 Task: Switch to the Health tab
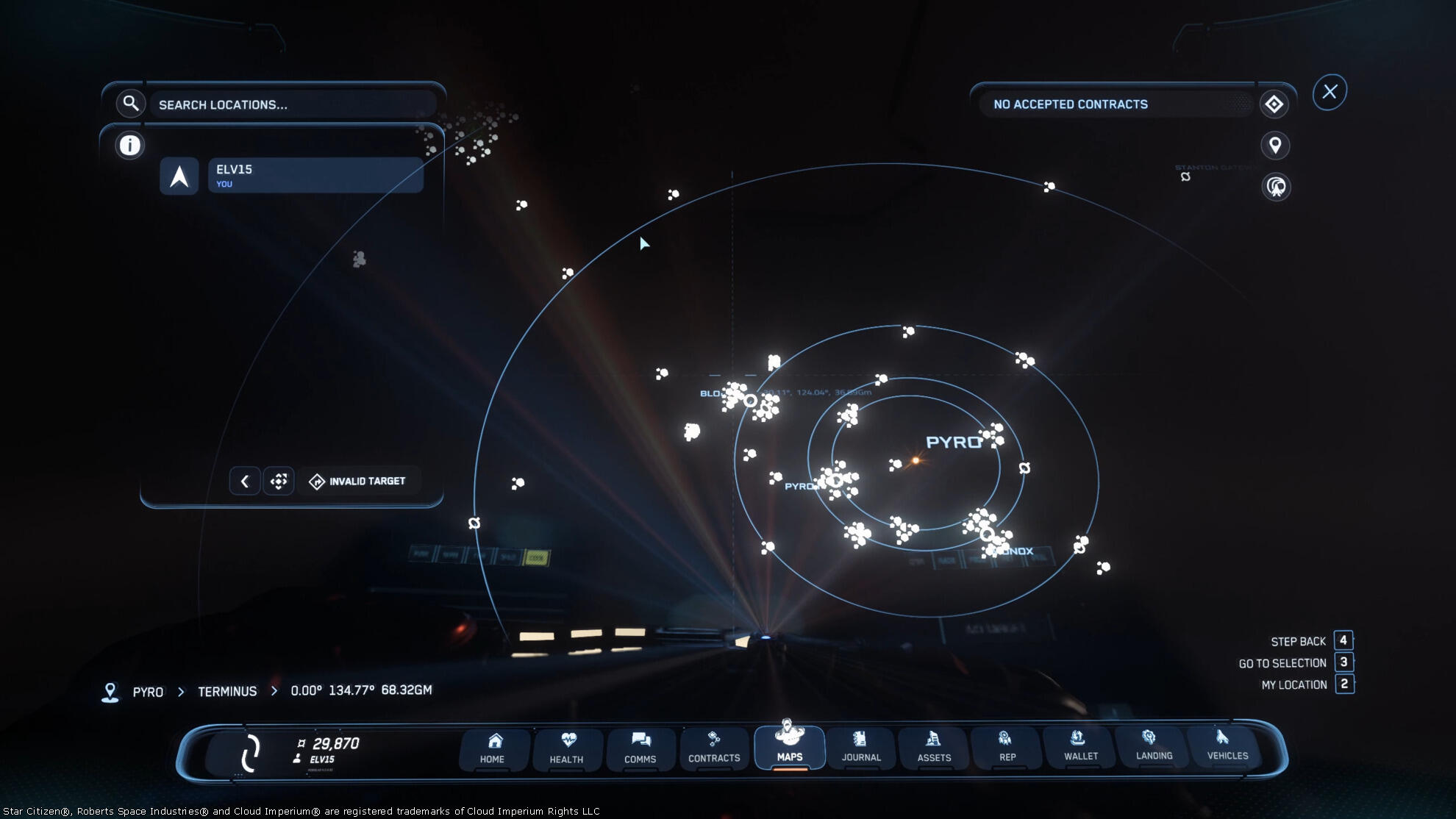click(x=566, y=748)
